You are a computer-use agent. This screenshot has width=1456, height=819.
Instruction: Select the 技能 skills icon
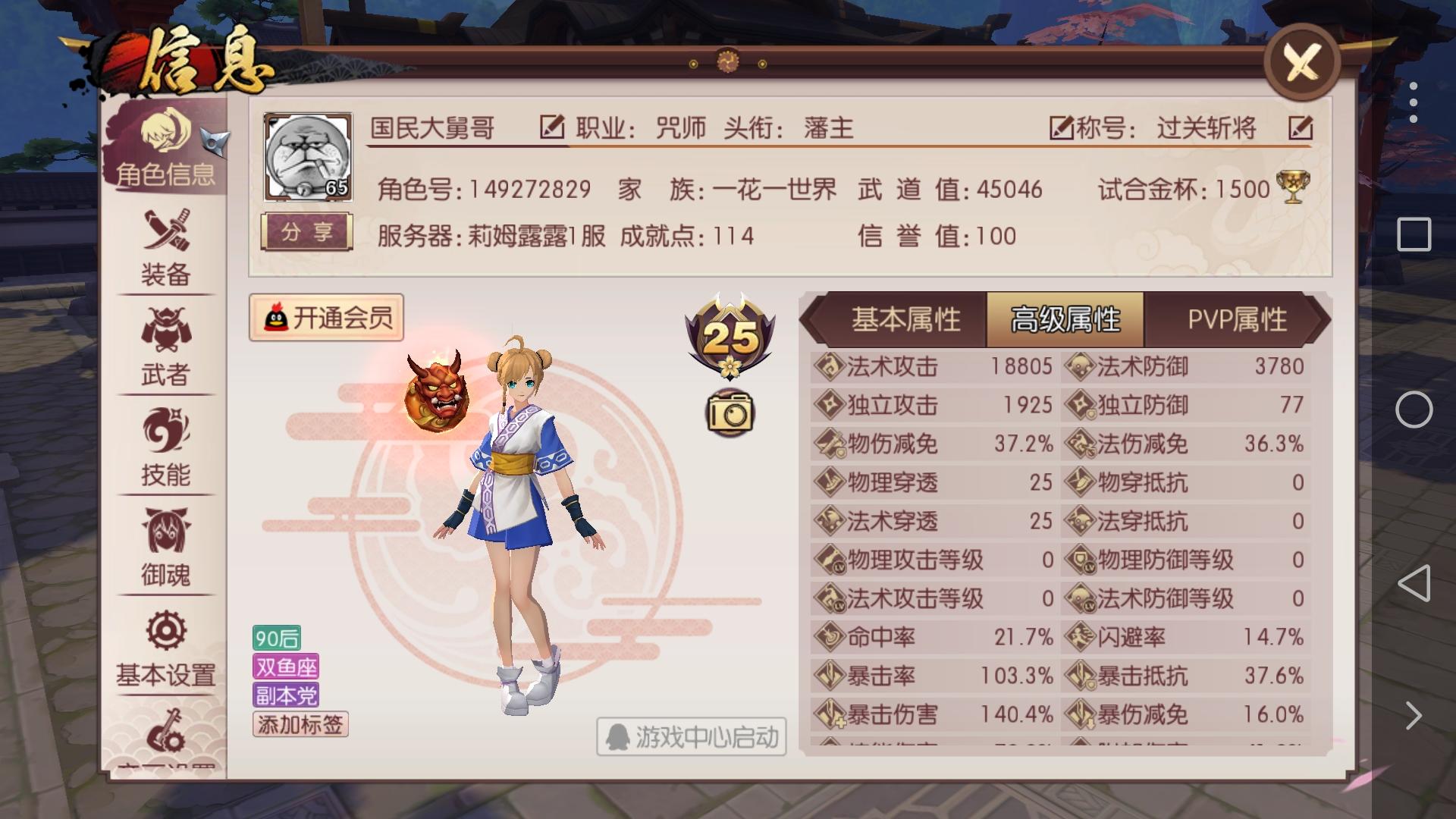(x=165, y=444)
